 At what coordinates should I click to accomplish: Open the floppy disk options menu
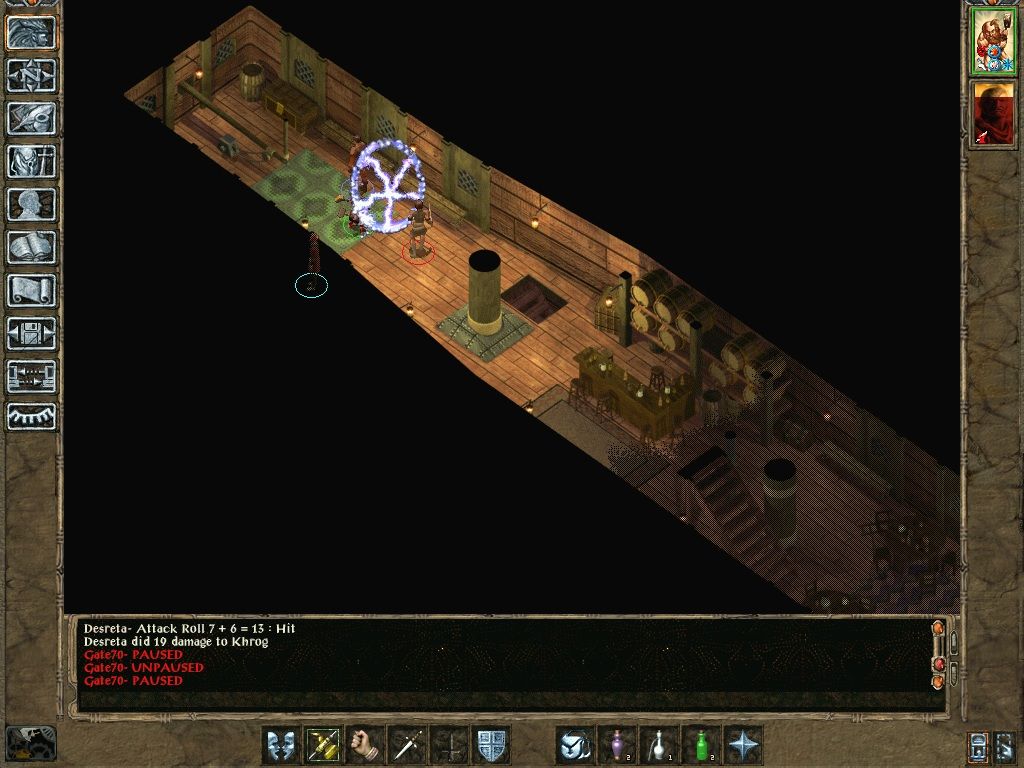pos(32,333)
